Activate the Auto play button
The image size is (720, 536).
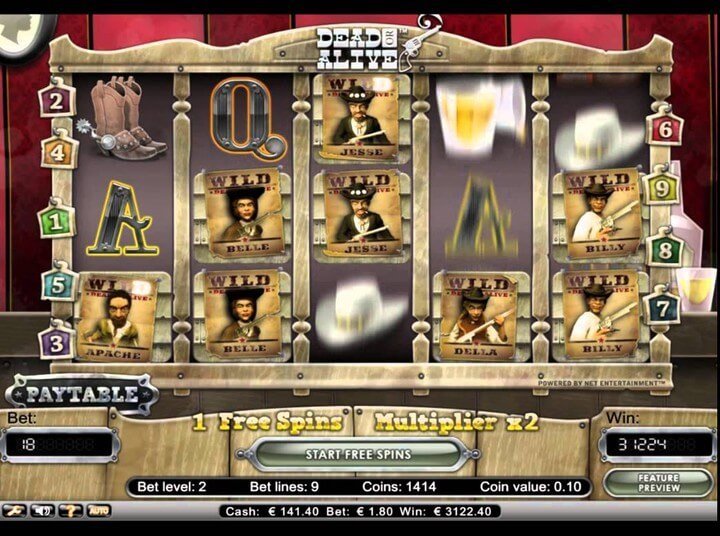100,510
